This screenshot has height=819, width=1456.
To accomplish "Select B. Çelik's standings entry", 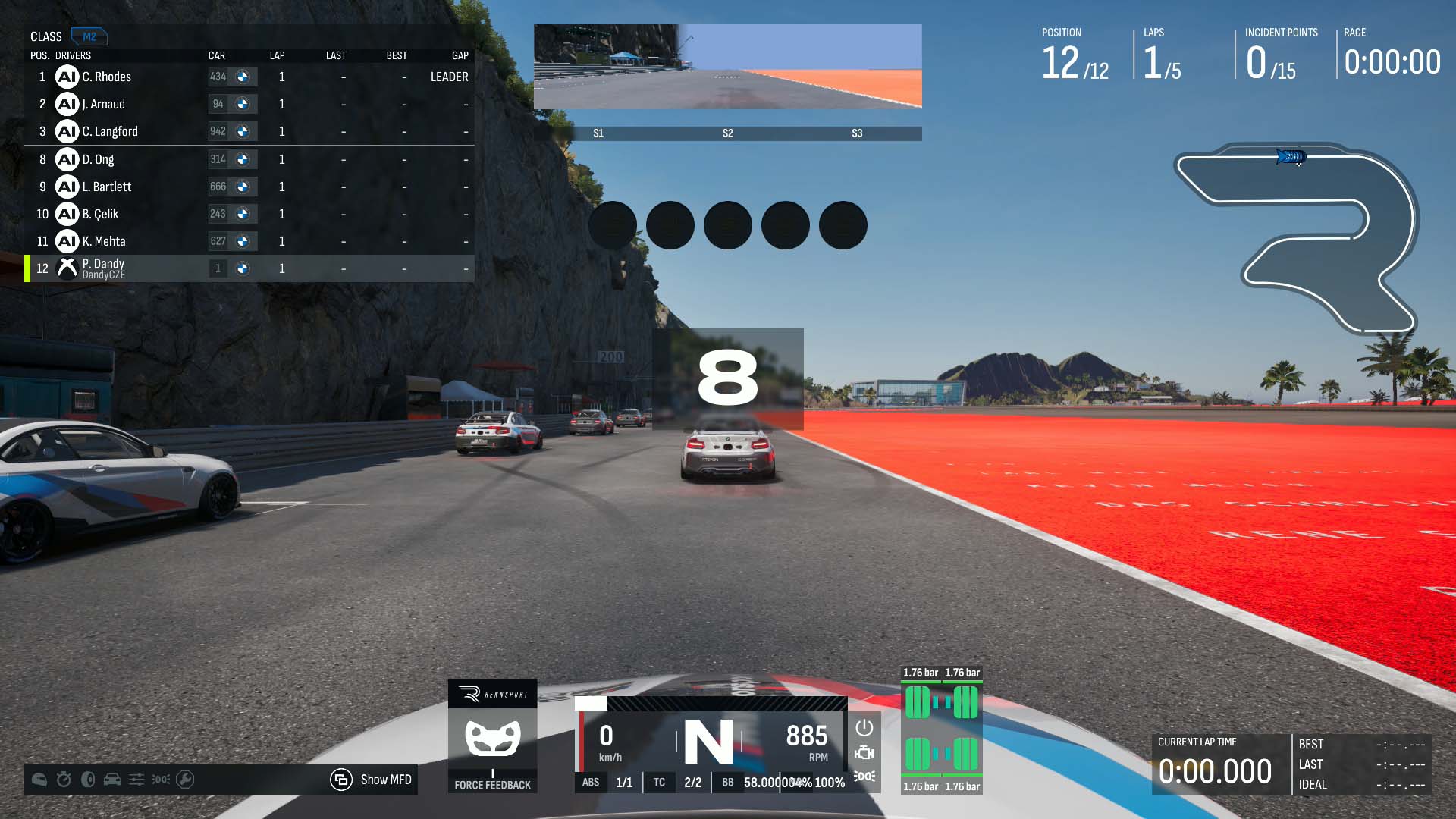I will tap(250, 214).
